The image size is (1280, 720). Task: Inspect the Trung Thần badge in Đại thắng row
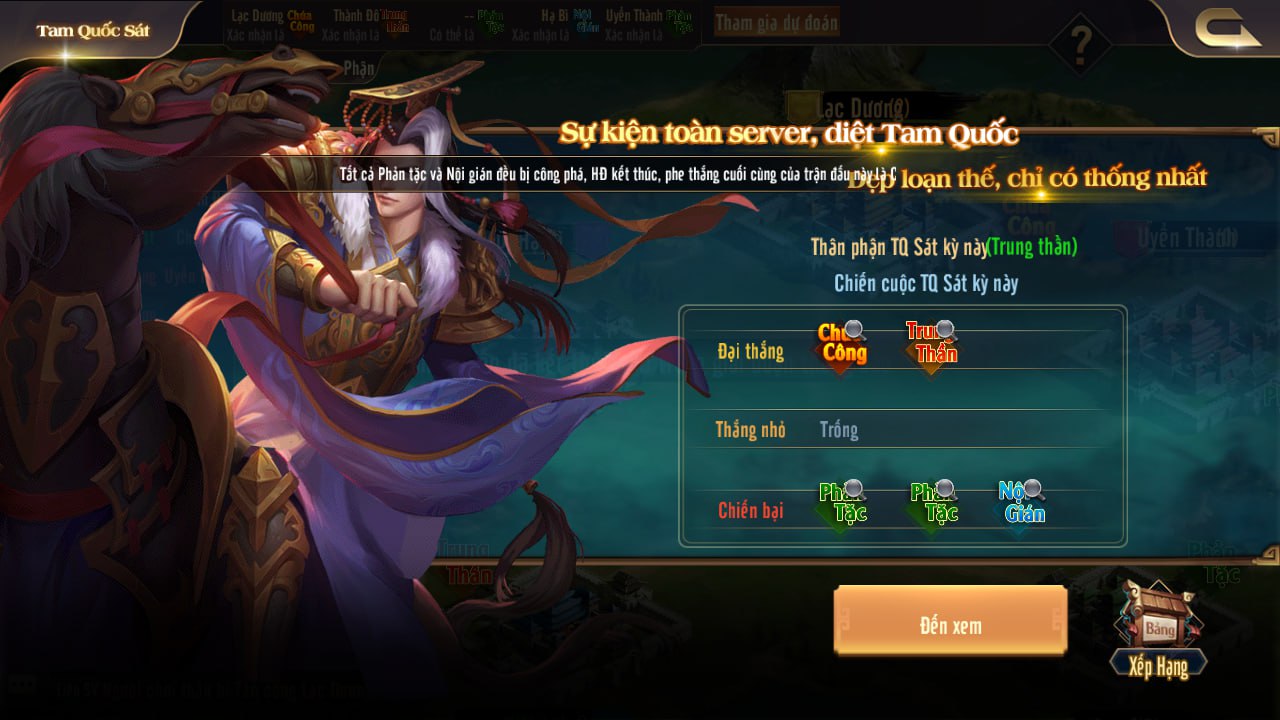931,344
